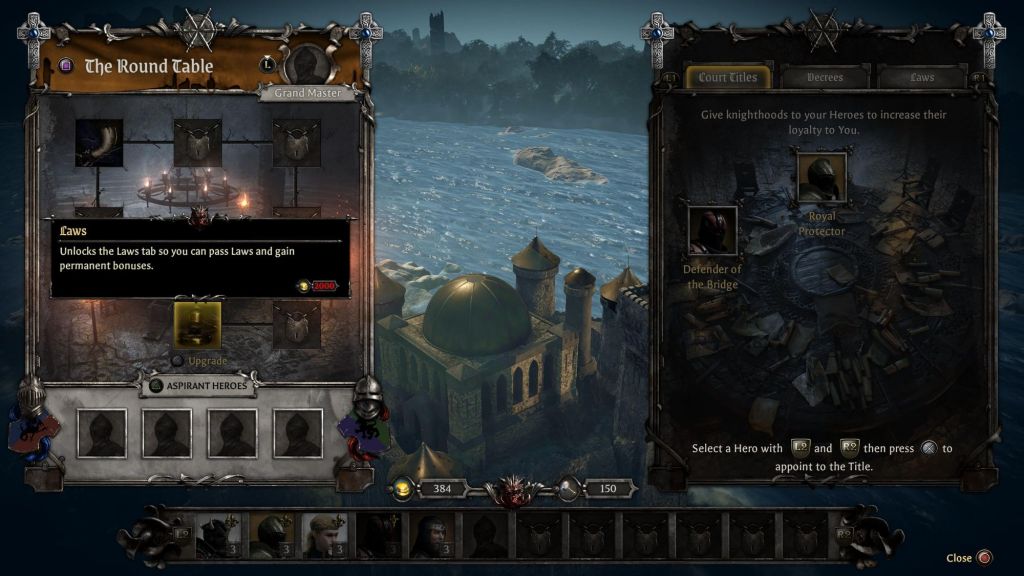Click the highlighted Laws upgrade node

coord(197,325)
